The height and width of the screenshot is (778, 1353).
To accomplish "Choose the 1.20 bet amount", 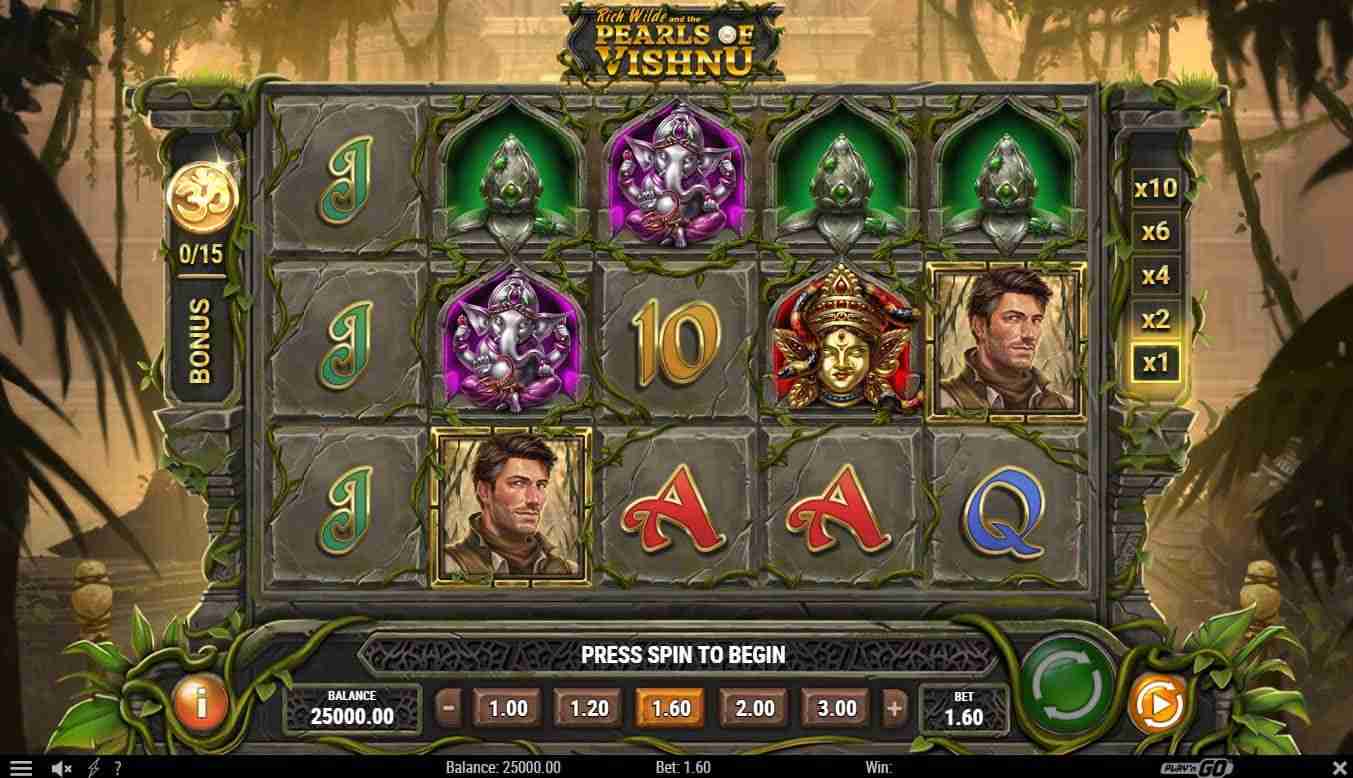I will (589, 709).
